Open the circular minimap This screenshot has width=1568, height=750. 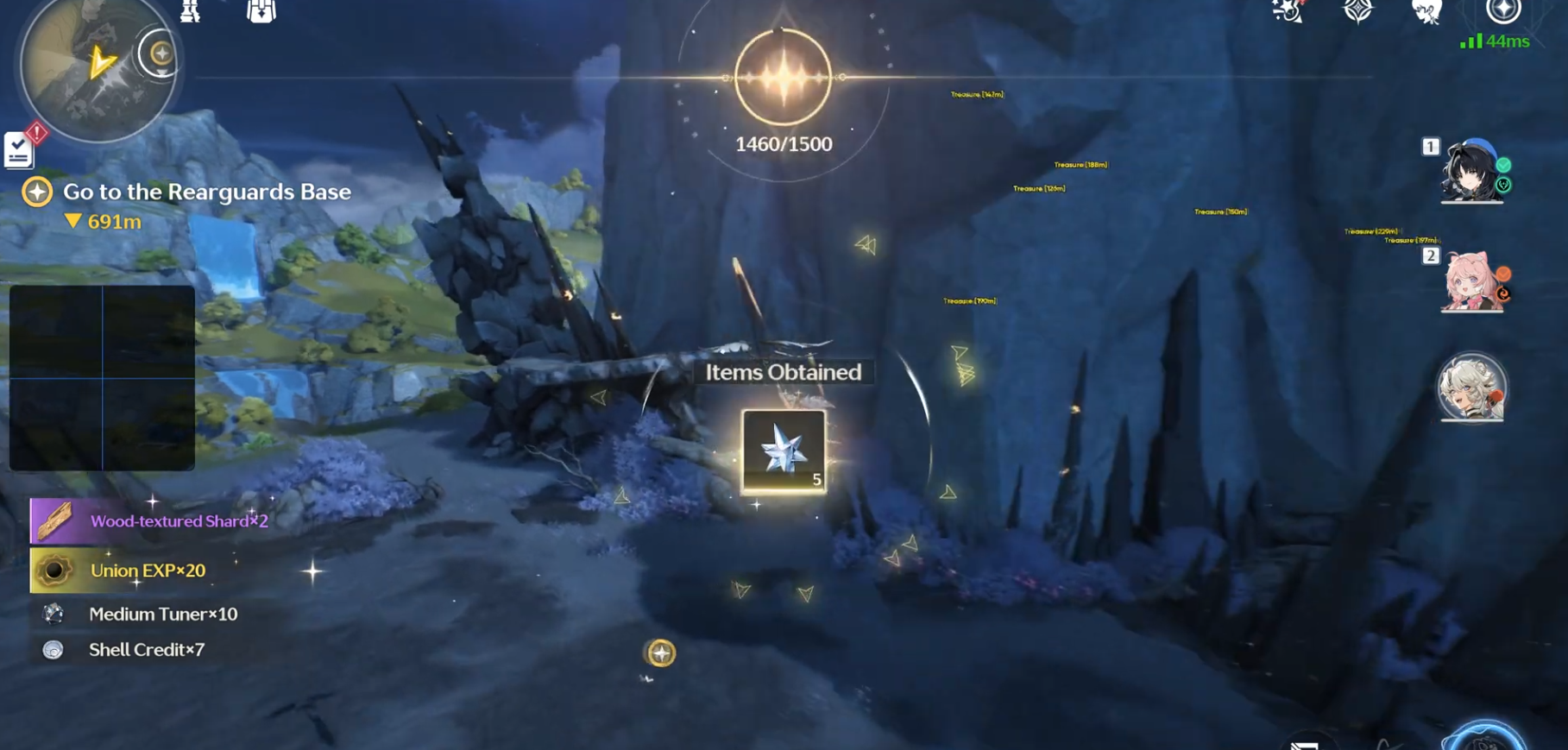(95, 66)
